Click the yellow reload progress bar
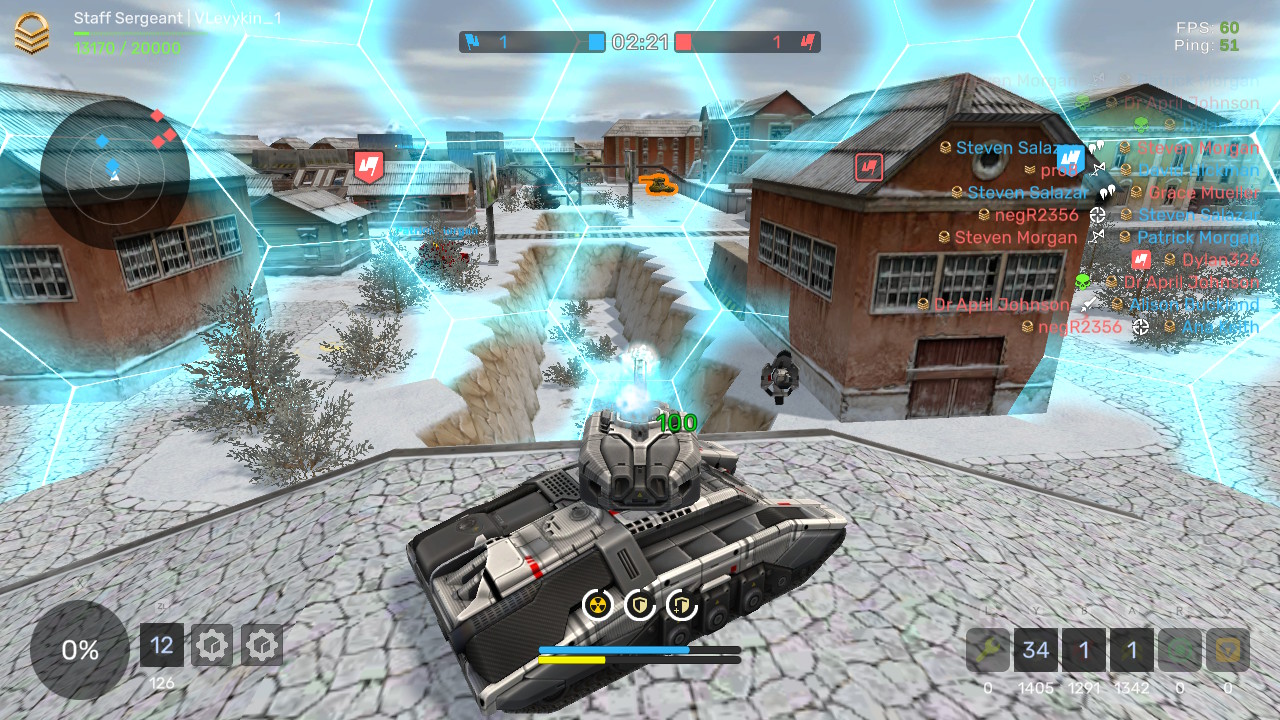Viewport: 1280px width, 720px height. [x=573, y=659]
